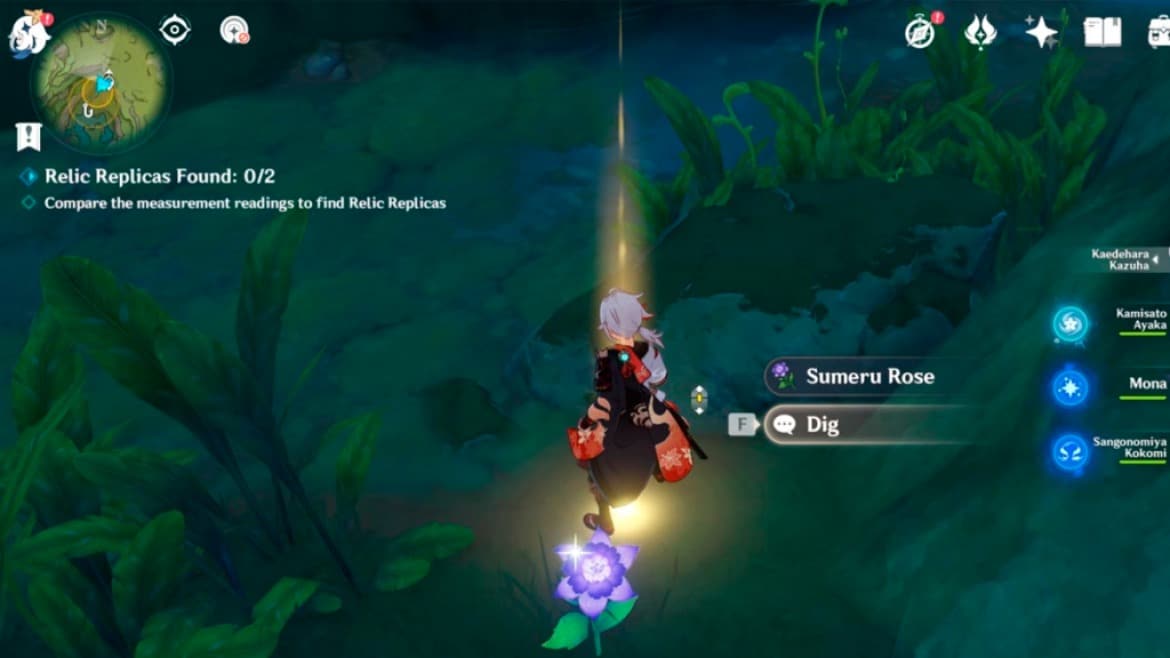Click the eye-shaped icon beside minimap
This screenshot has width=1170, height=658.
click(175, 30)
